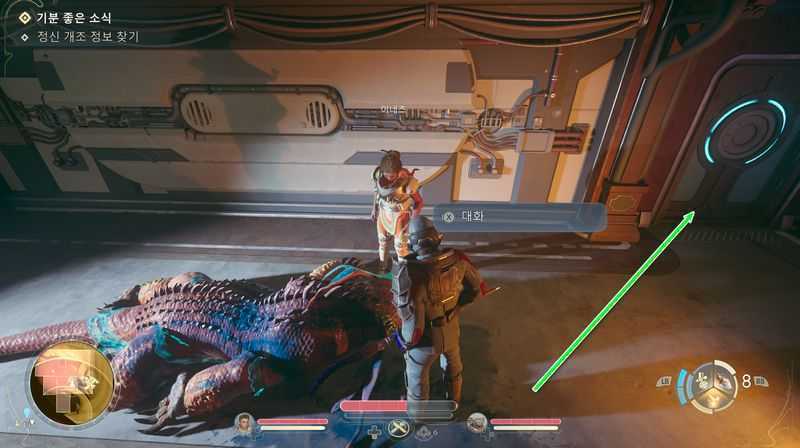Open the circular minimap

(70, 384)
